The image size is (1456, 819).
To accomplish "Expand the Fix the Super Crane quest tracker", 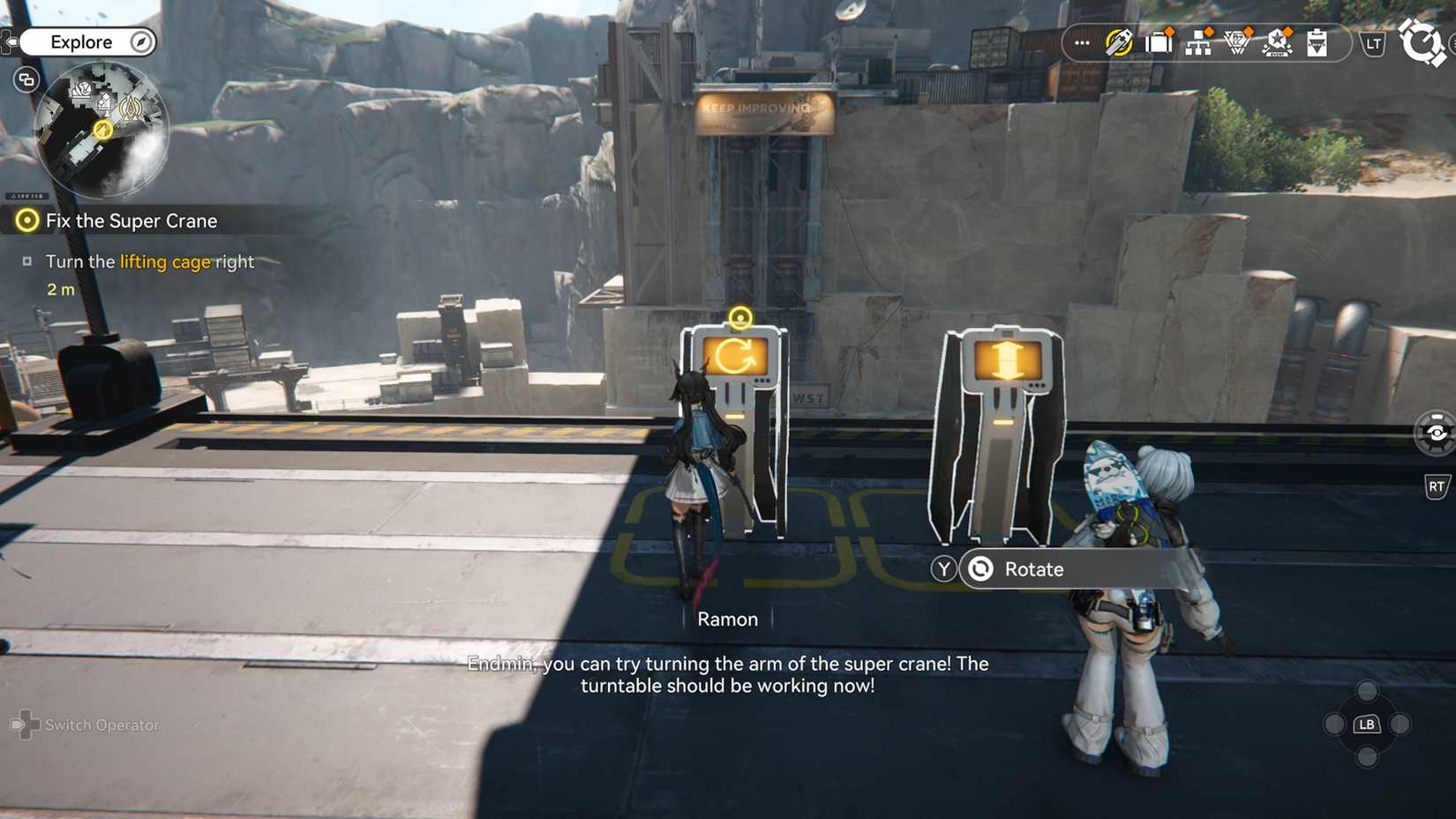I will 131,221.
